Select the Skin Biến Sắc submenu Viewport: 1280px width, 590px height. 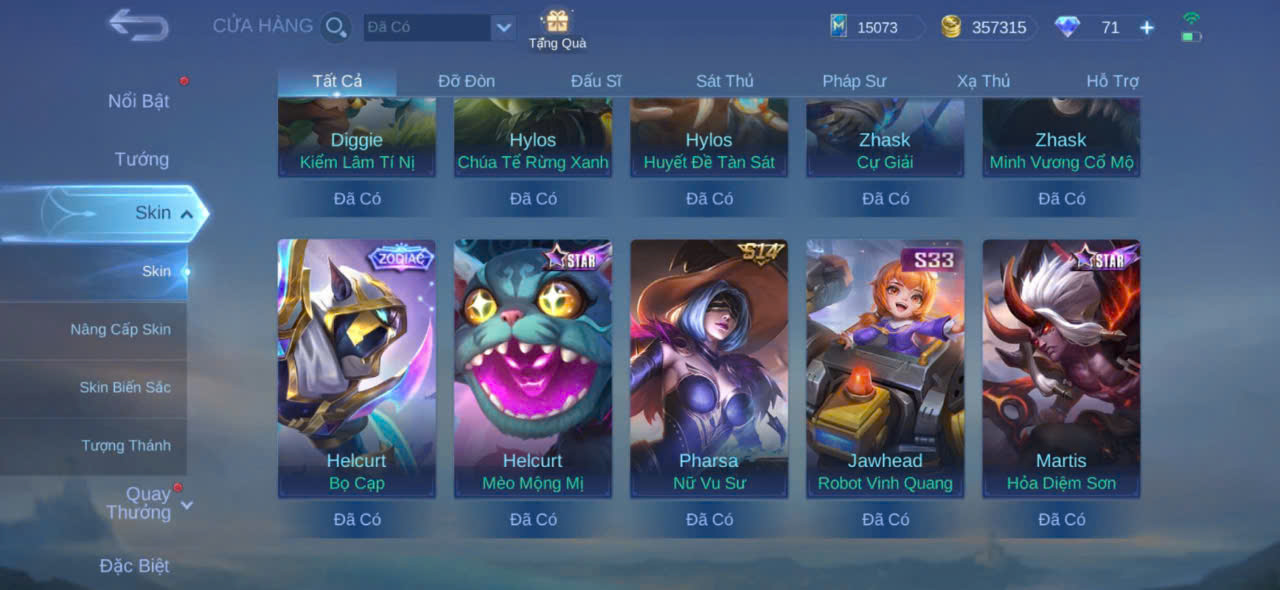click(x=125, y=387)
